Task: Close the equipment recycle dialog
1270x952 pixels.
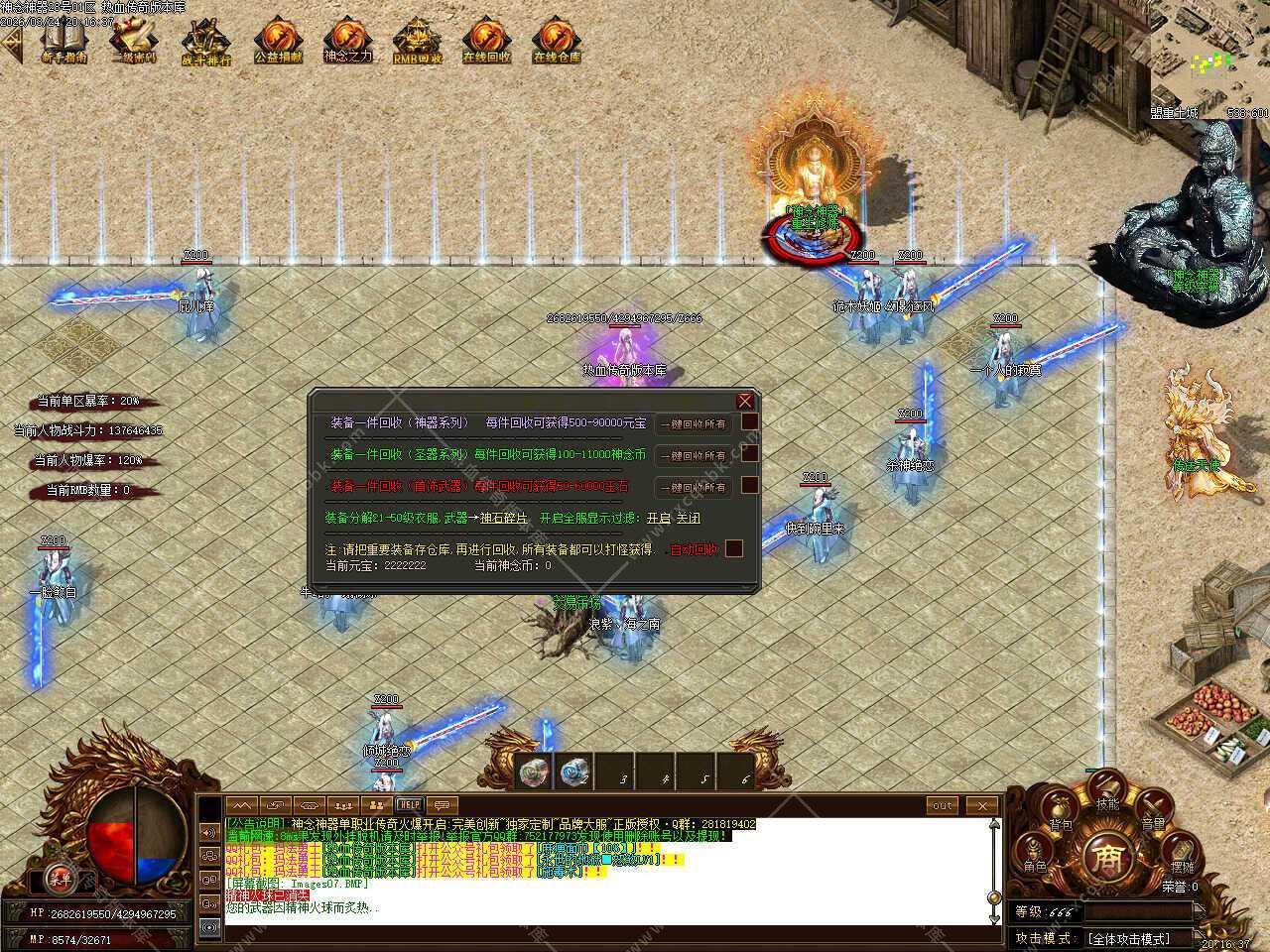Action: [745, 401]
